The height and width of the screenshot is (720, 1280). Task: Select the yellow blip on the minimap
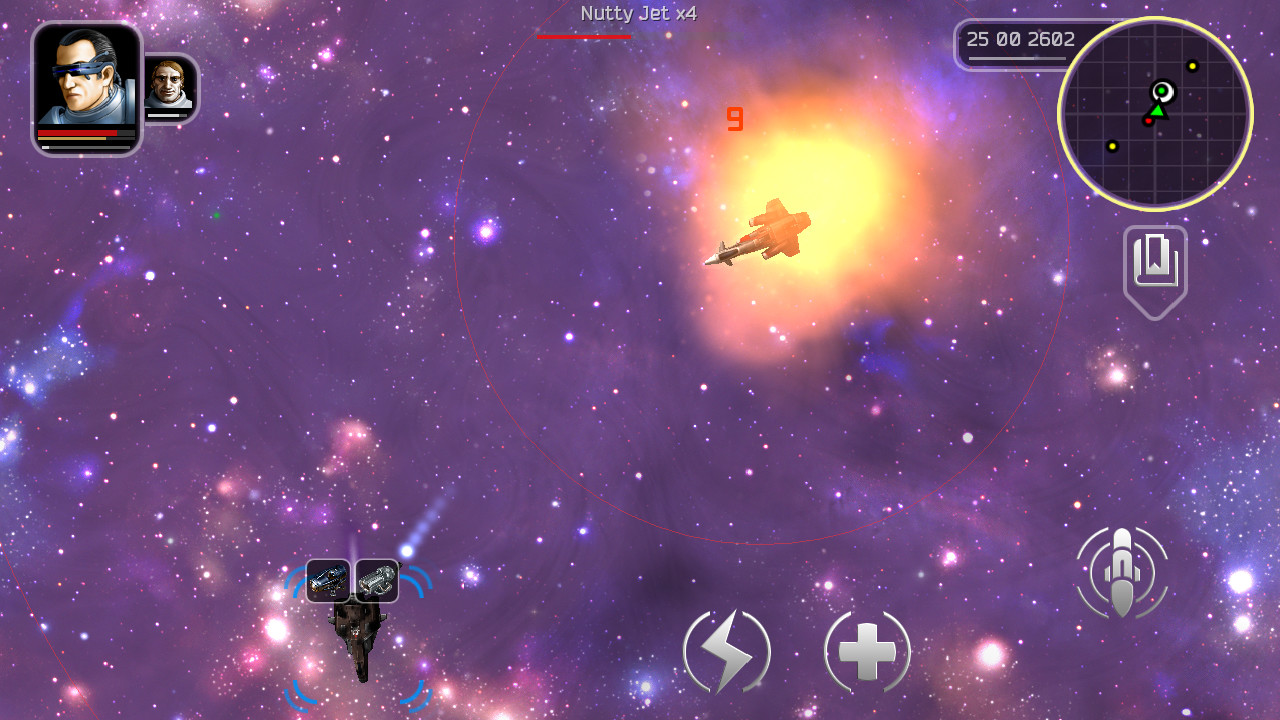(x=1190, y=68)
